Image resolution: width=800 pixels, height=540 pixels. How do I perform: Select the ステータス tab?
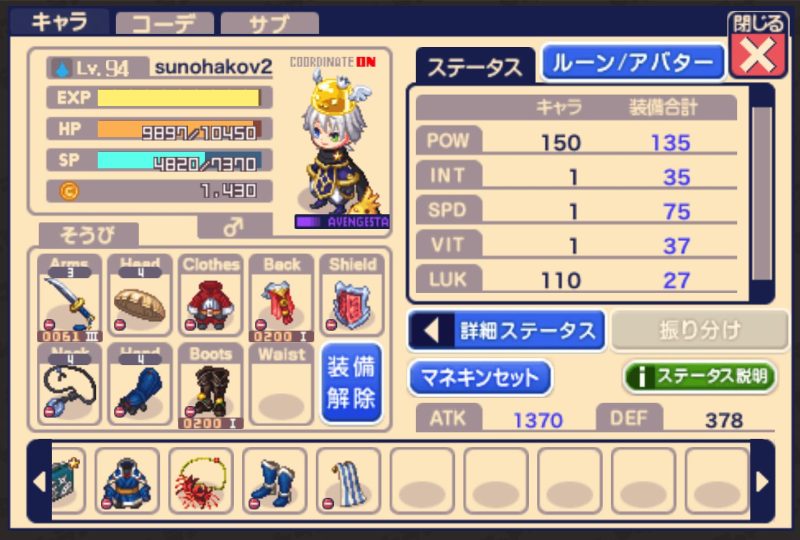(x=474, y=66)
